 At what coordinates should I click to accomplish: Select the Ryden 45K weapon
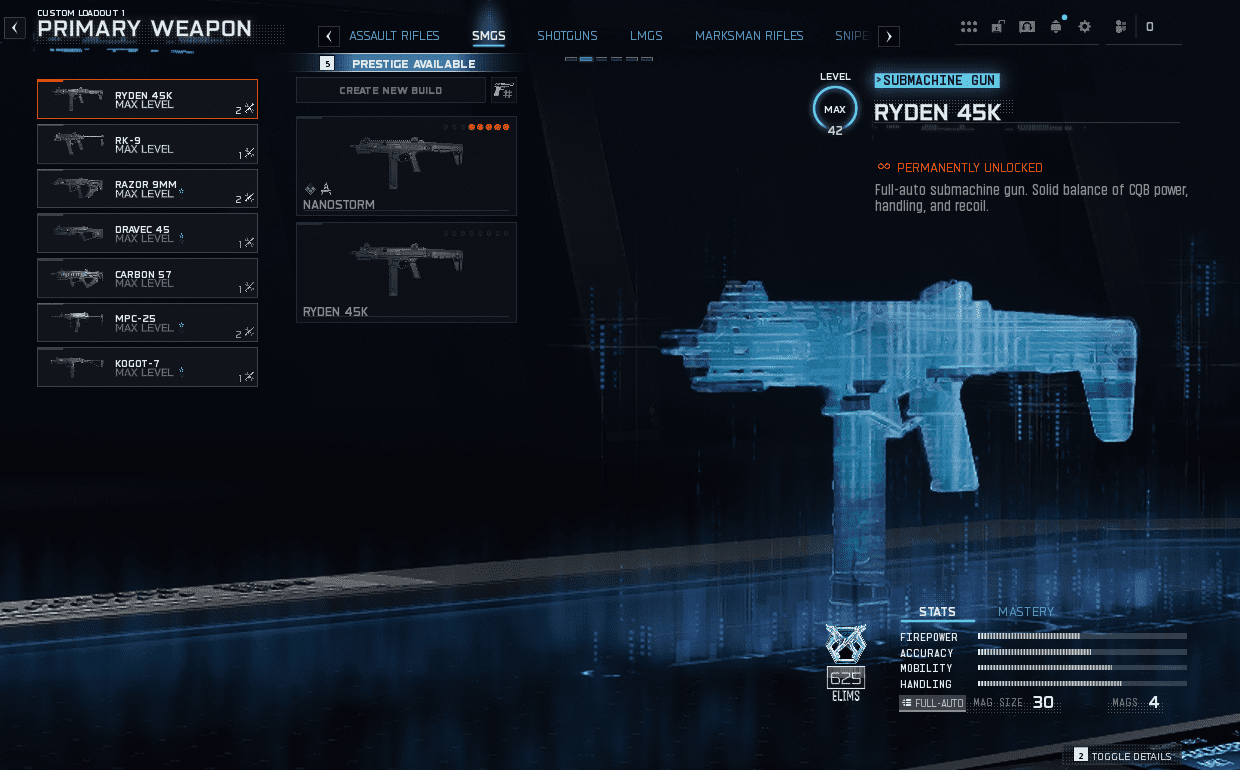pos(147,100)
